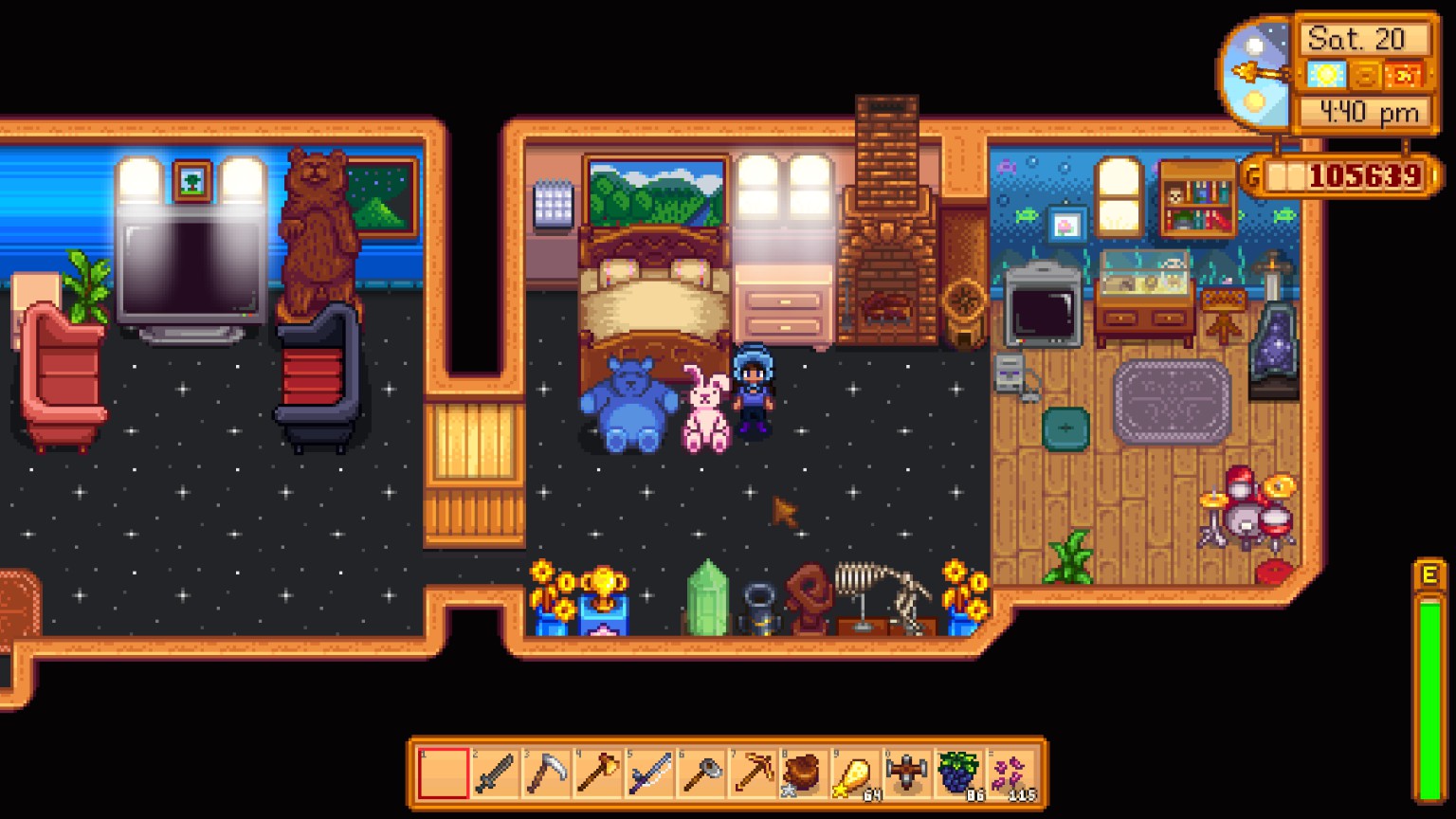Select the empty first hotbar slot
This screenshot has width=1456, height=819.
click(x=443, y=773)
